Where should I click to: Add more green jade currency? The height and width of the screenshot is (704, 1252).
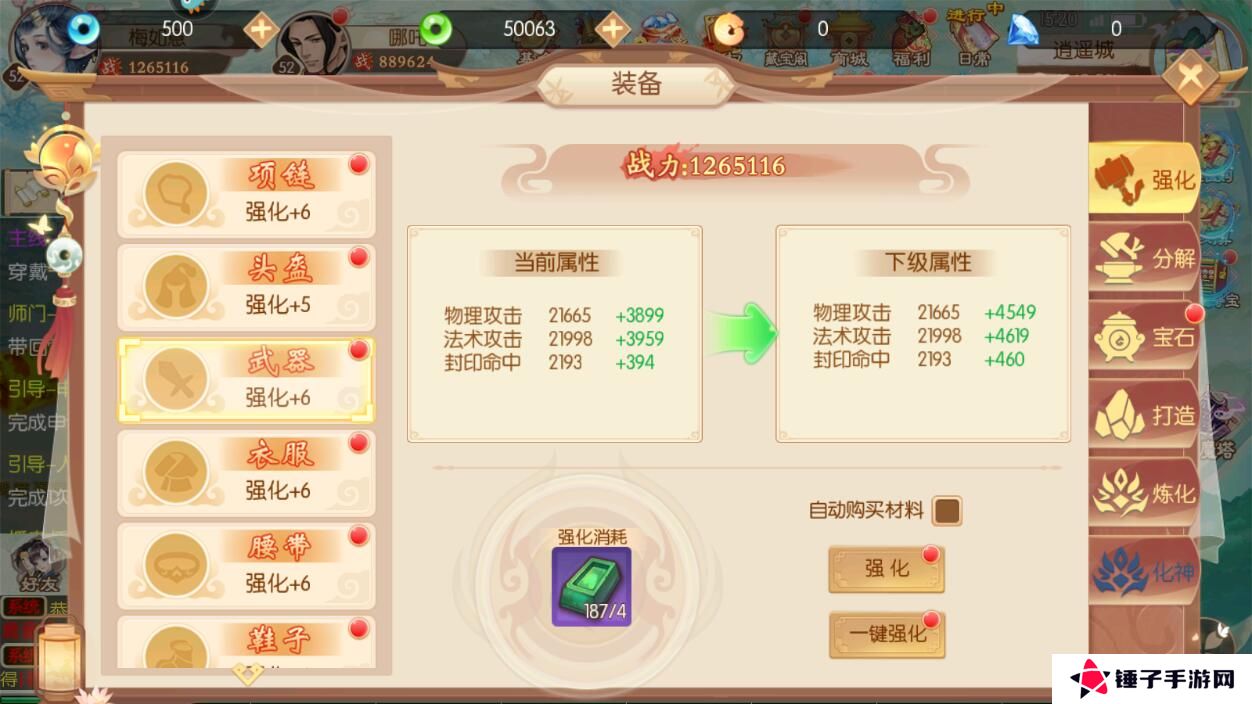(612, 29)
